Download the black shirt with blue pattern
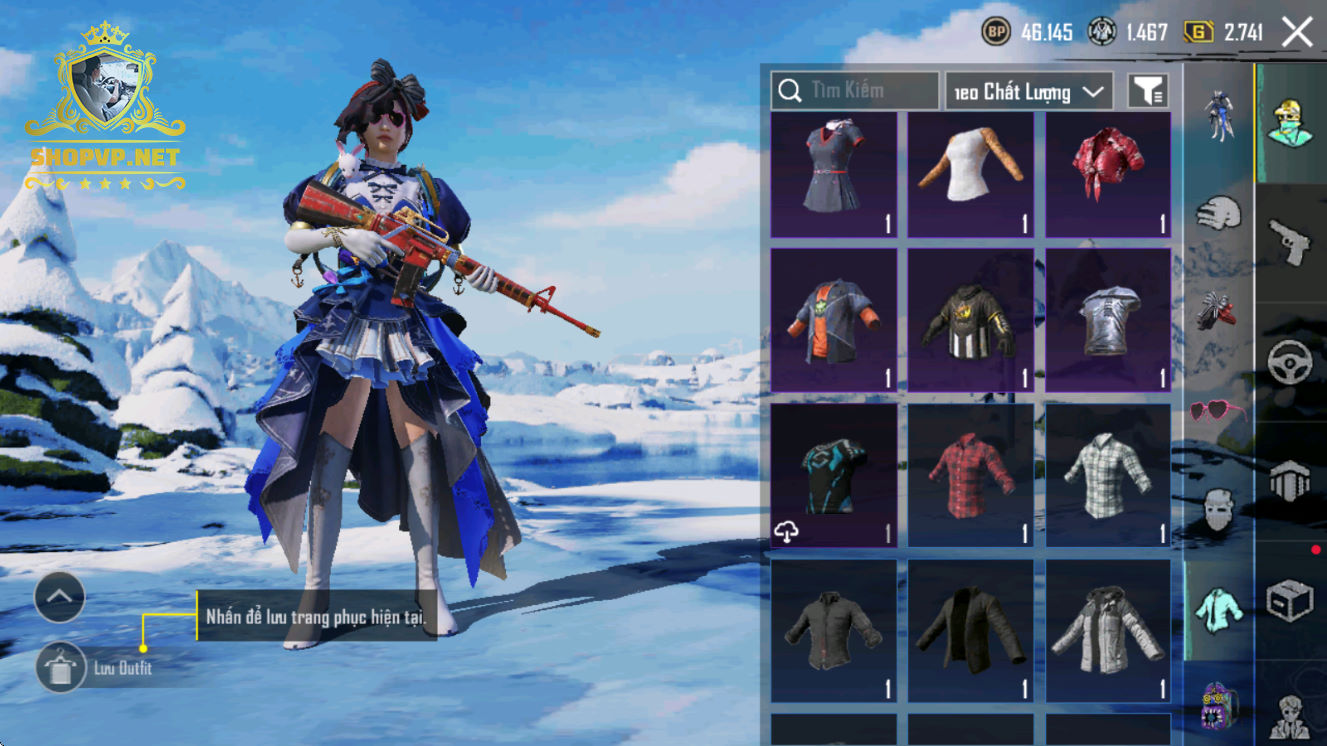Screen dimensions: 1327x746 (x=787, y=533)
